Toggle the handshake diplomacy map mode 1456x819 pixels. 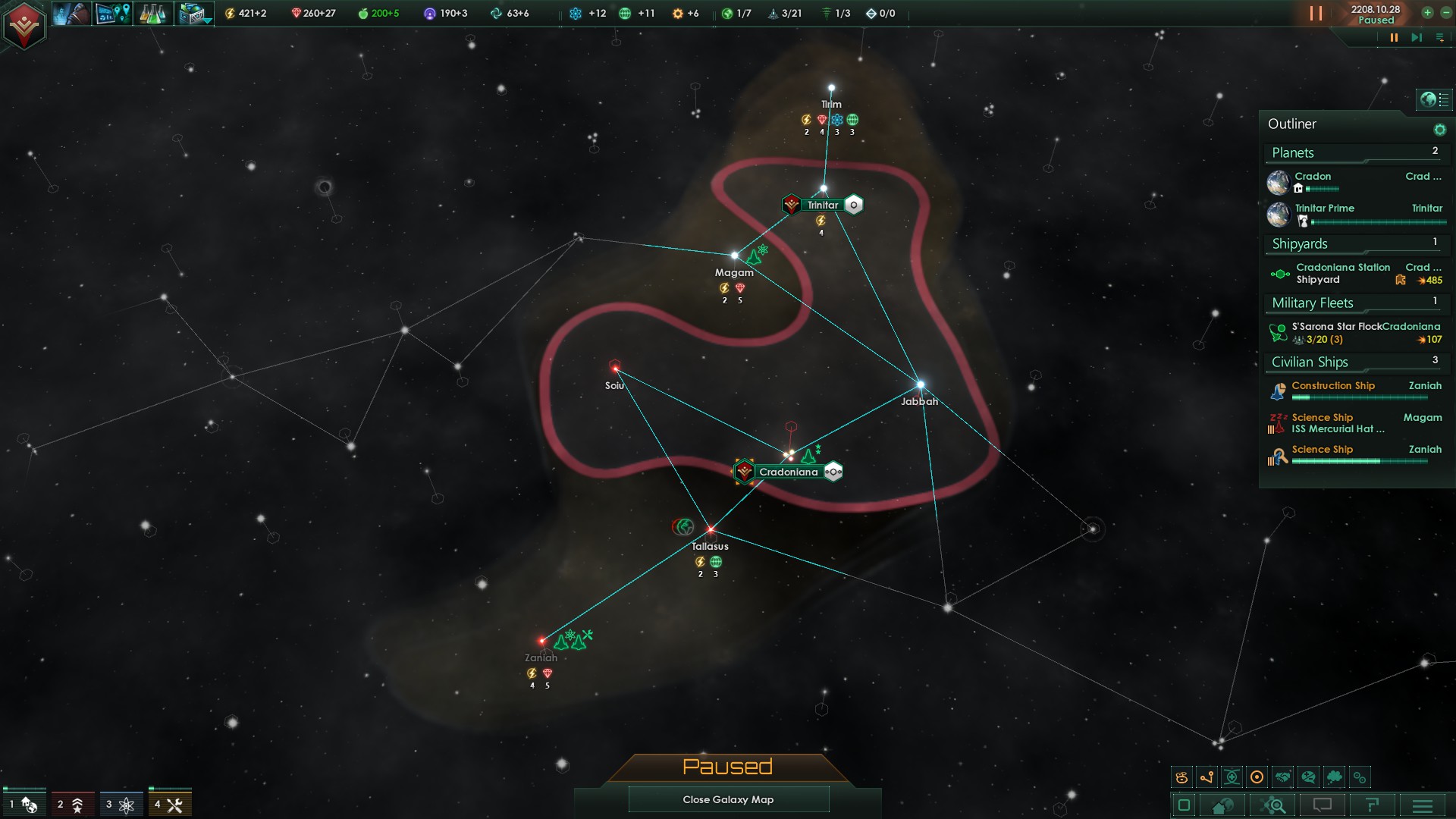pyautogui.click(x=1283, y=777)
